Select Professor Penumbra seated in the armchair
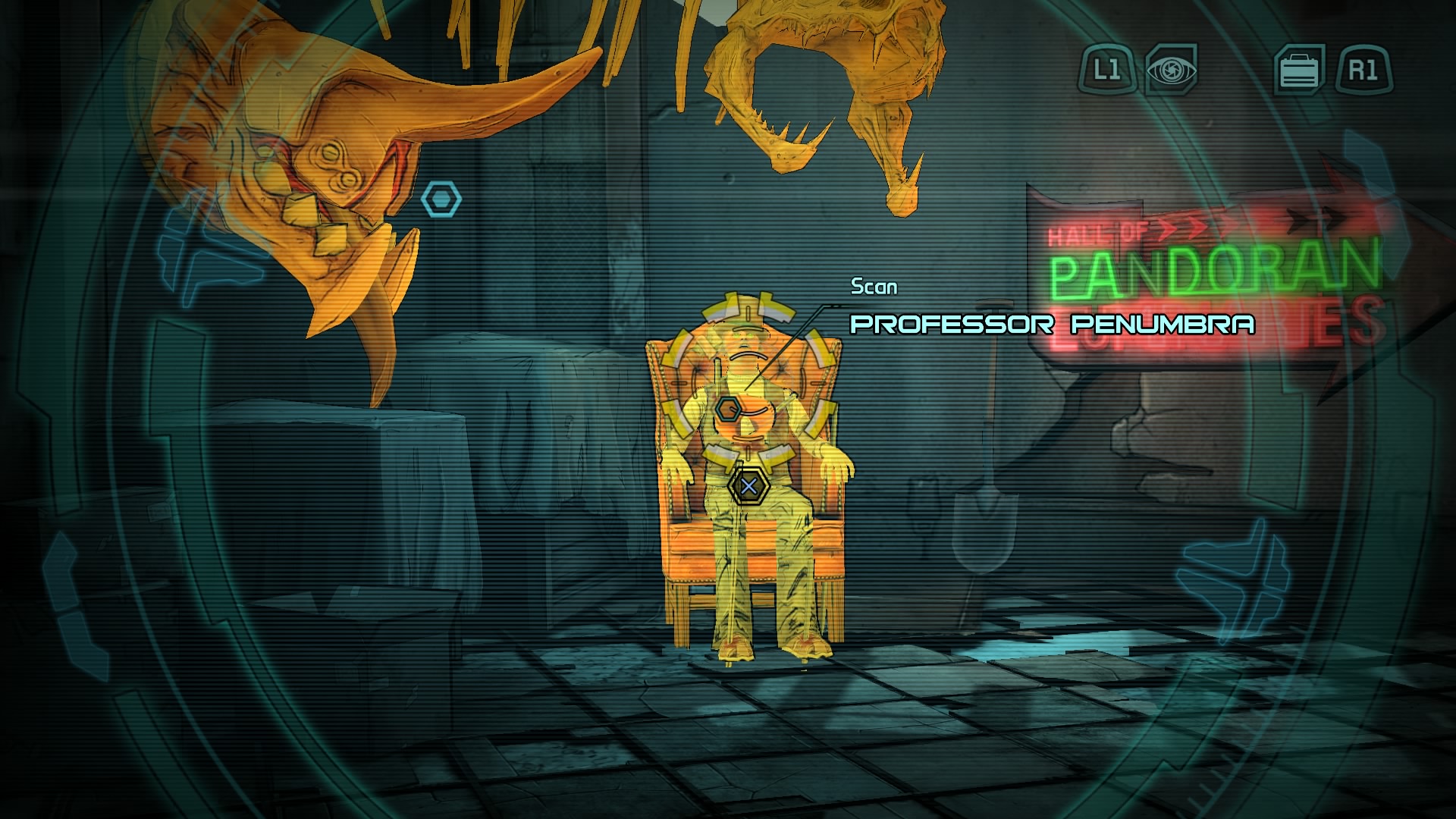The image size is (1456, 819). click(x=747, y=470)
